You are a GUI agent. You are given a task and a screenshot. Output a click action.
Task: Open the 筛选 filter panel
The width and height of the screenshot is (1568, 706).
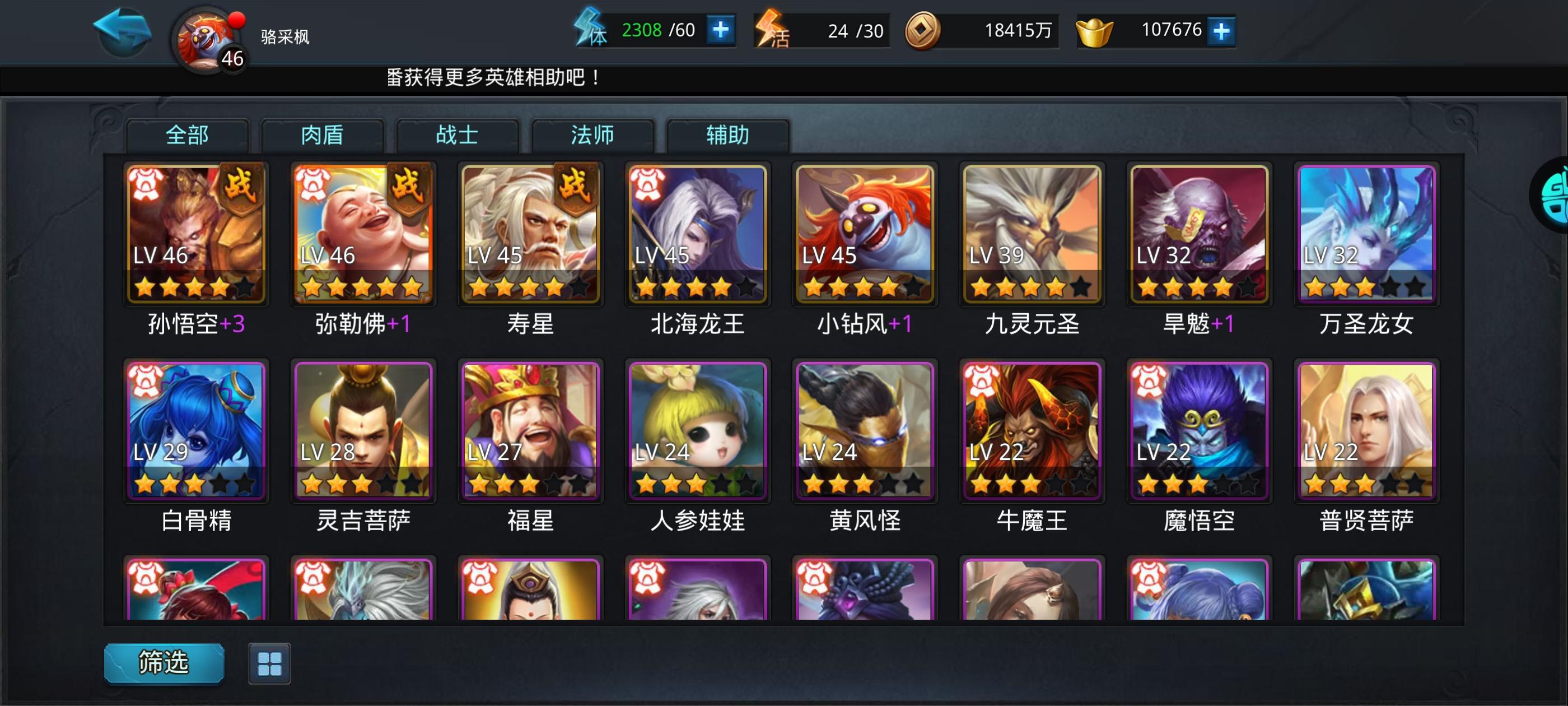pos(162,665)
